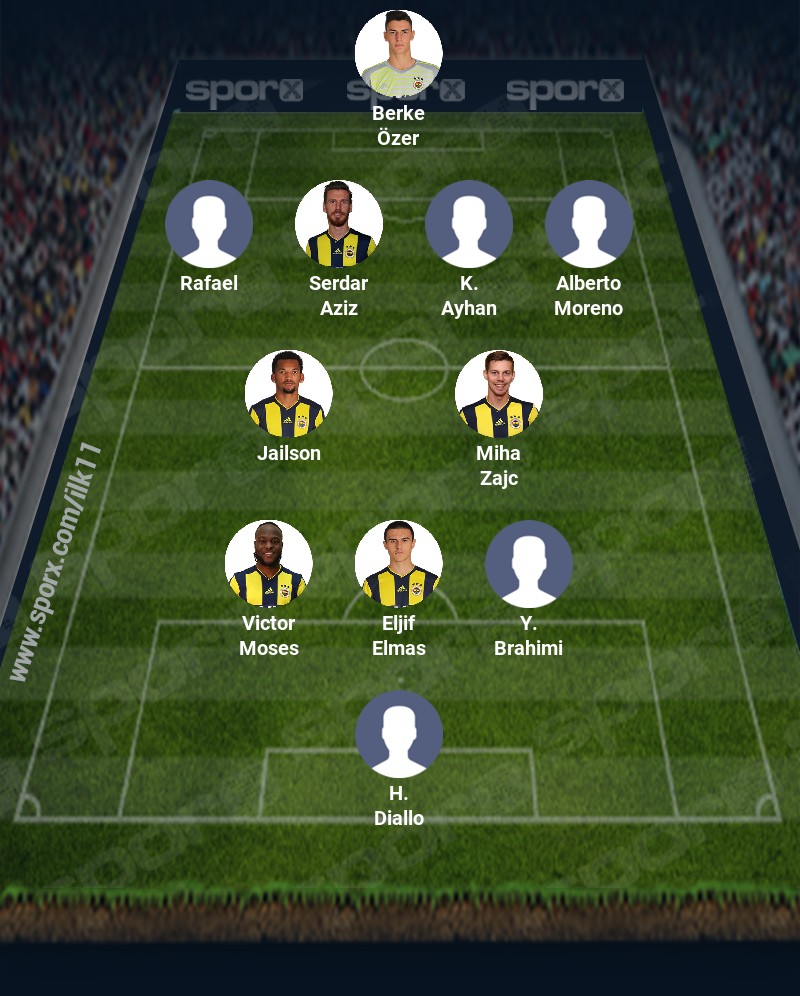The image size is (800, 996).
Task: Select goalkeeper Berke Özer's portrait
Action: click(399, 54)
